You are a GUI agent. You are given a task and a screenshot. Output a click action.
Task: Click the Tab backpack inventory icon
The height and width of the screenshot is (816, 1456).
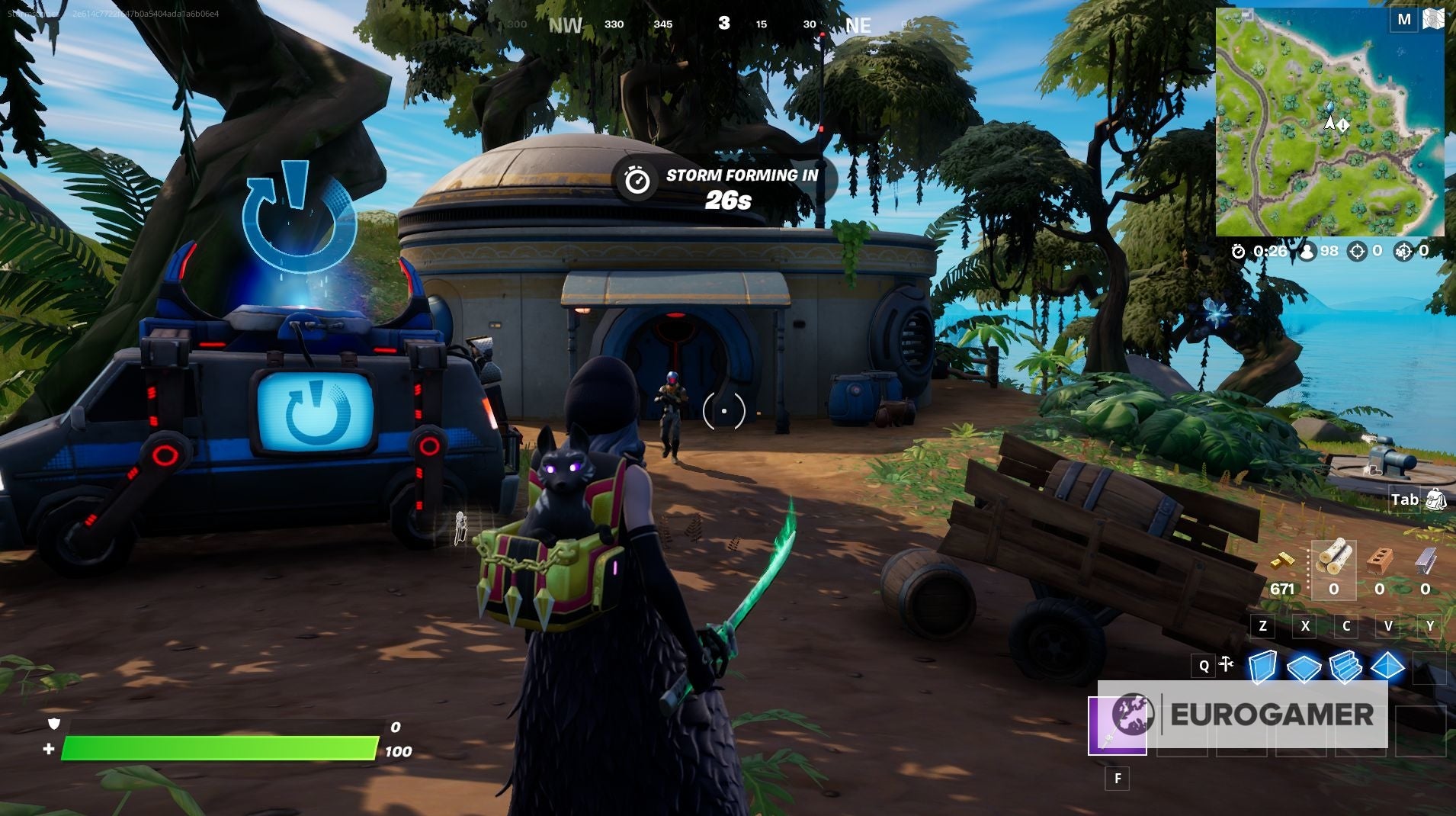(1435, 501)
